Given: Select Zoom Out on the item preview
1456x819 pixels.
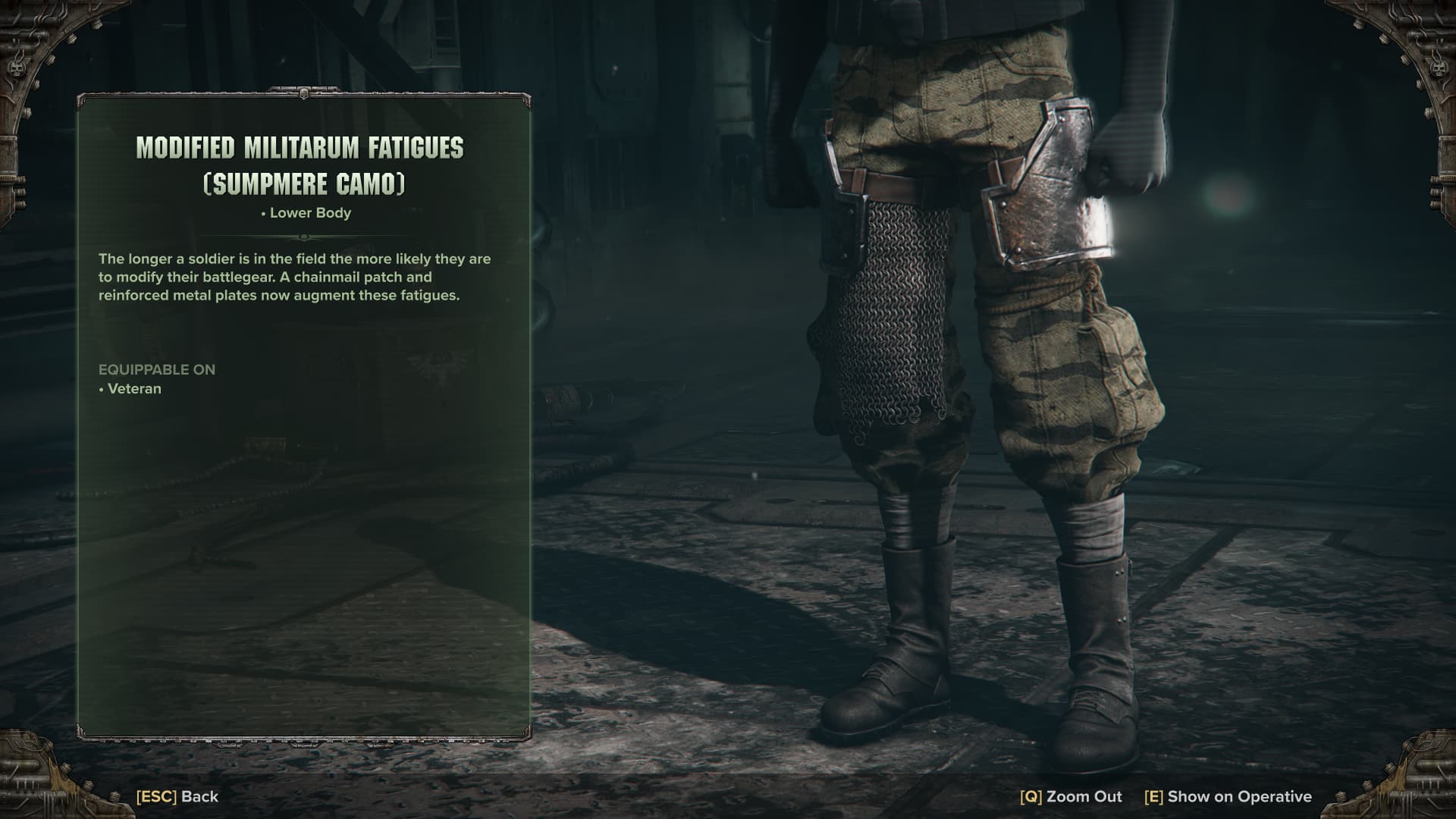Looking at the screenshot, I should point(1071,796).
